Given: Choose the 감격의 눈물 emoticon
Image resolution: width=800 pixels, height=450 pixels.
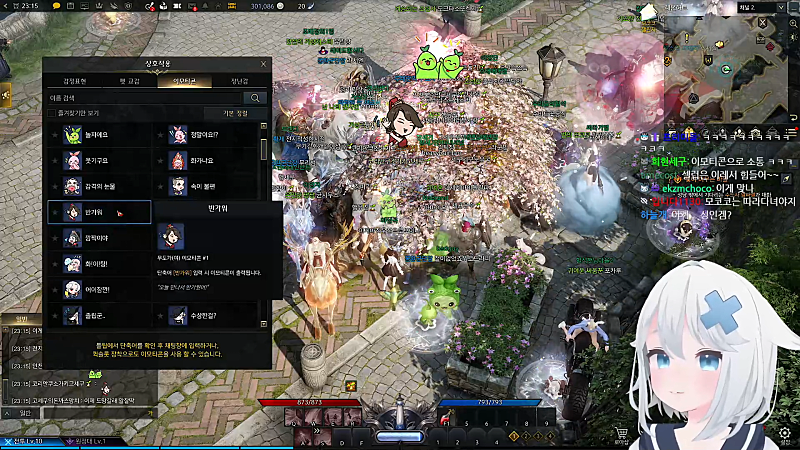Looking at the screenshot, I should point(98,186).
